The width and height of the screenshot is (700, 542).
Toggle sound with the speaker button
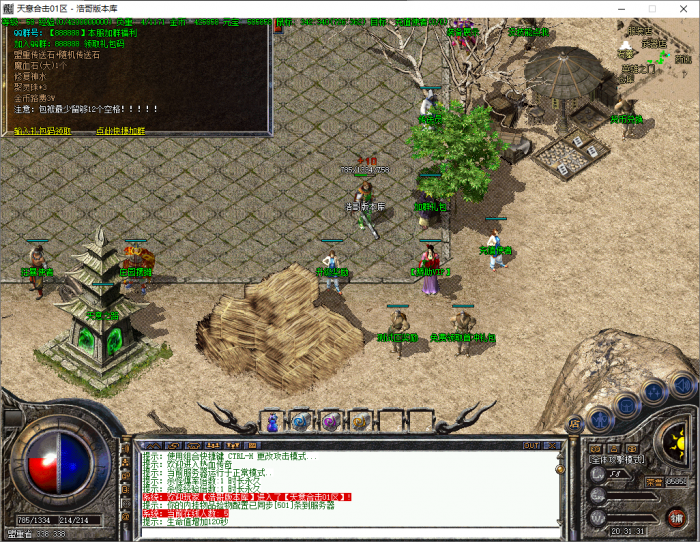click(x=682, y=382)
